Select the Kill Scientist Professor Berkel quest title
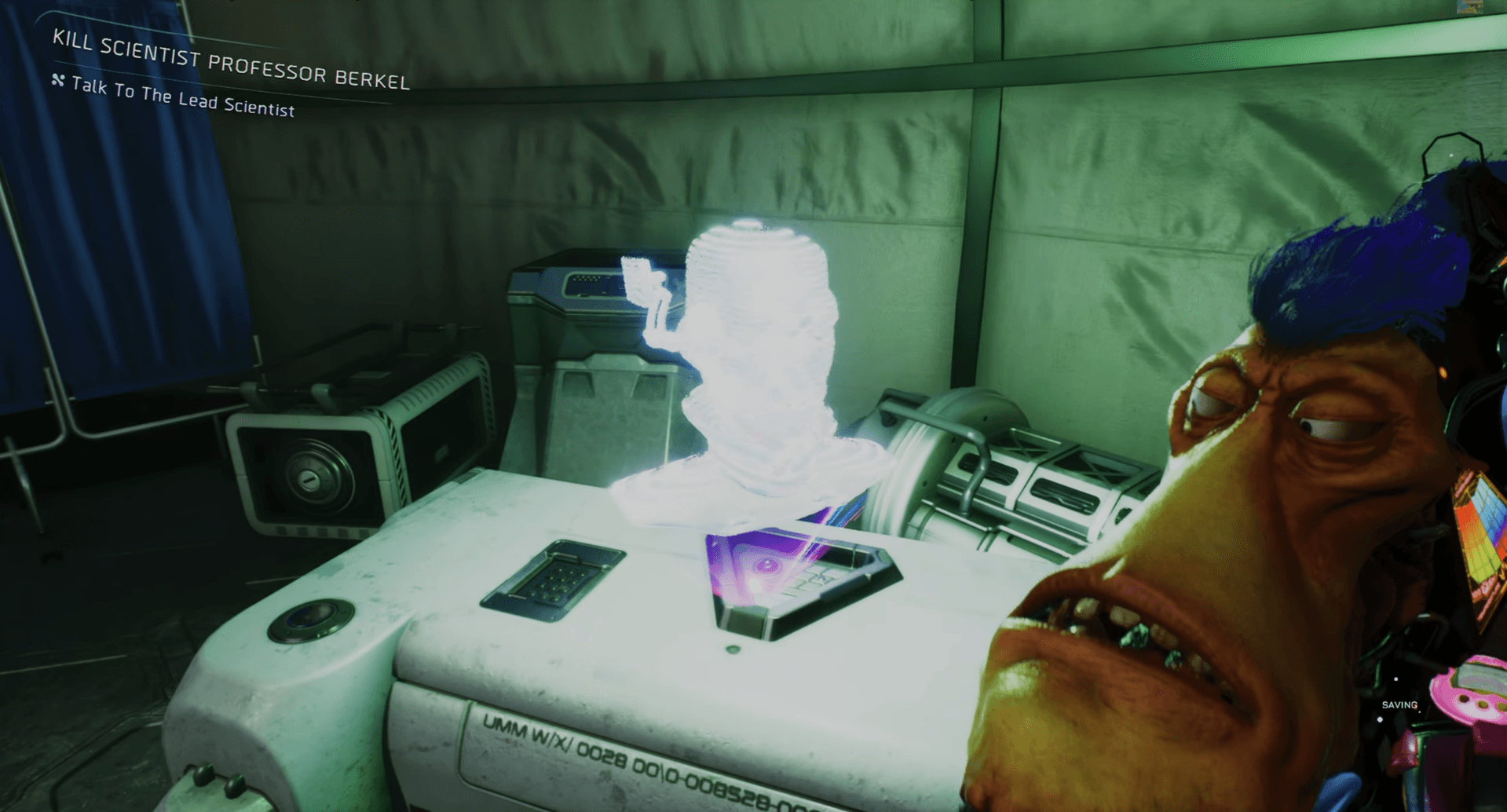This screenshot has height=812, width=1507. click(x=231, y=60)
